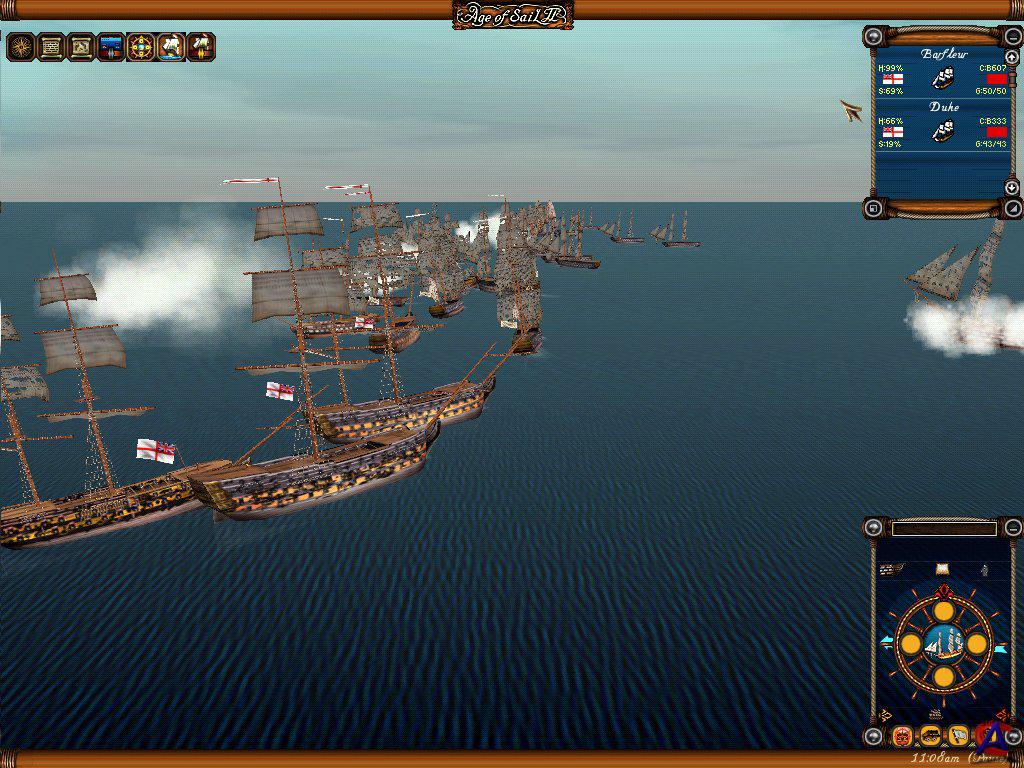Click the ship portrait in the wheel center

[x=943, y=644]
